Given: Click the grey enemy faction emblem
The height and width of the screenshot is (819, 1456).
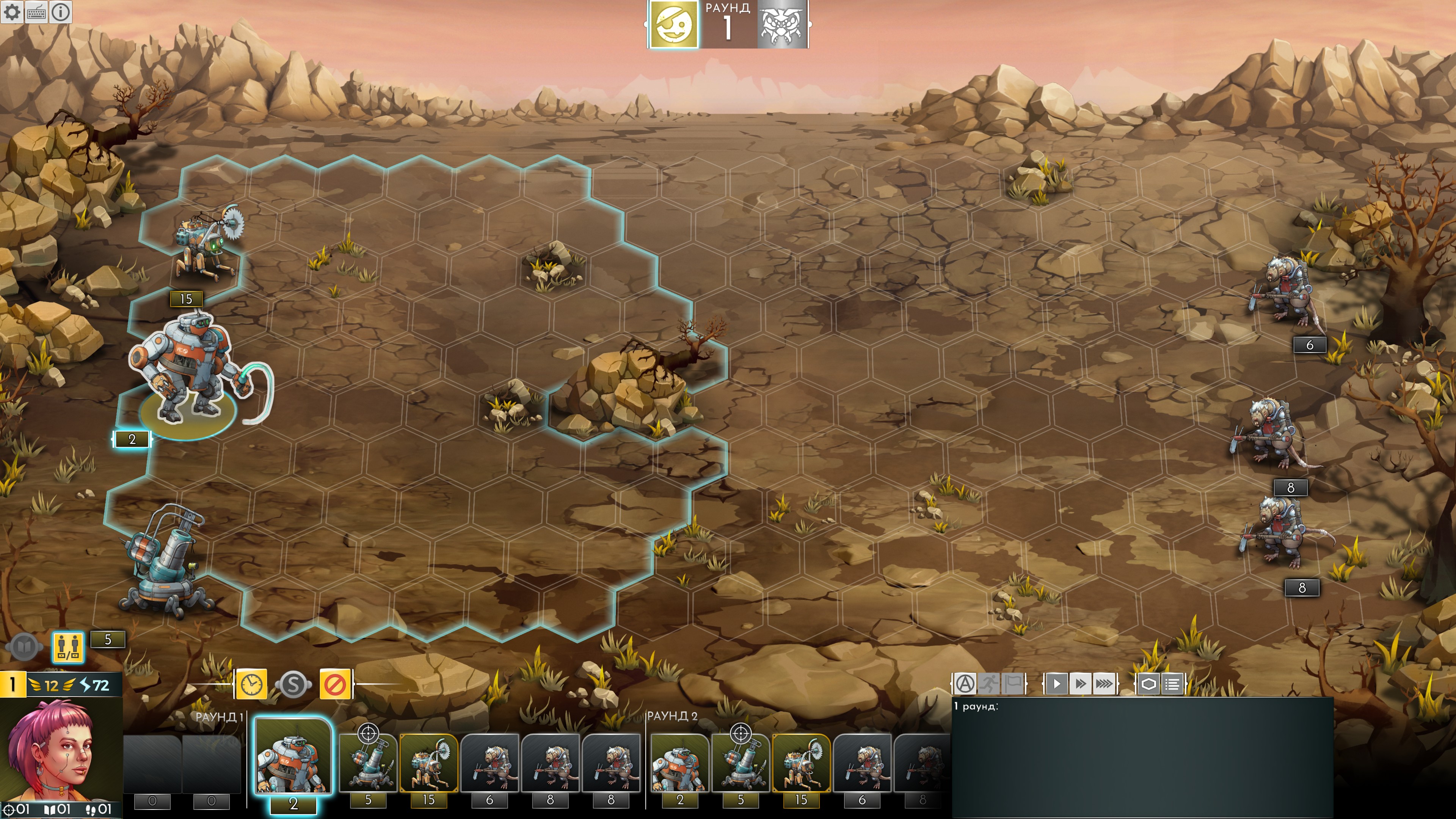Looking at the screenshot, I should coord(782,24).
